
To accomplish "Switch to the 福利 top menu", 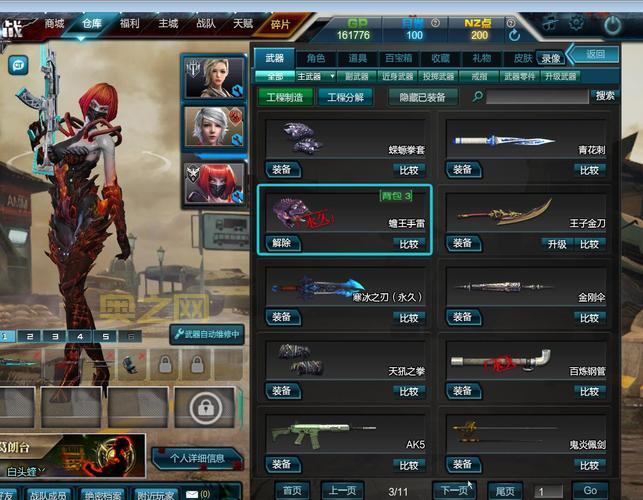I will click(x=129, y=23).
